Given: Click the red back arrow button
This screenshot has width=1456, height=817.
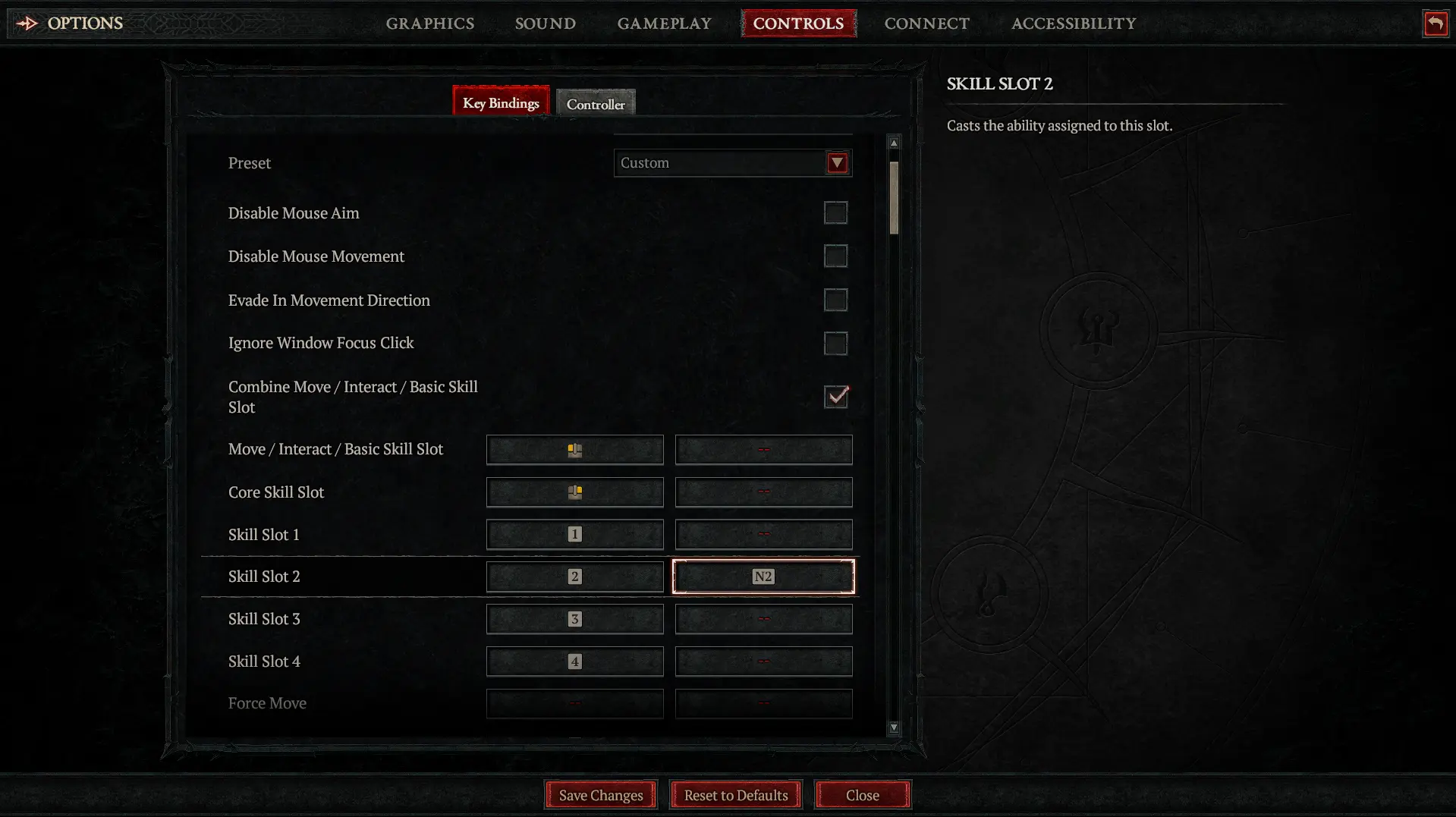Looking at the screenshot, I should tap(1435, 24).
